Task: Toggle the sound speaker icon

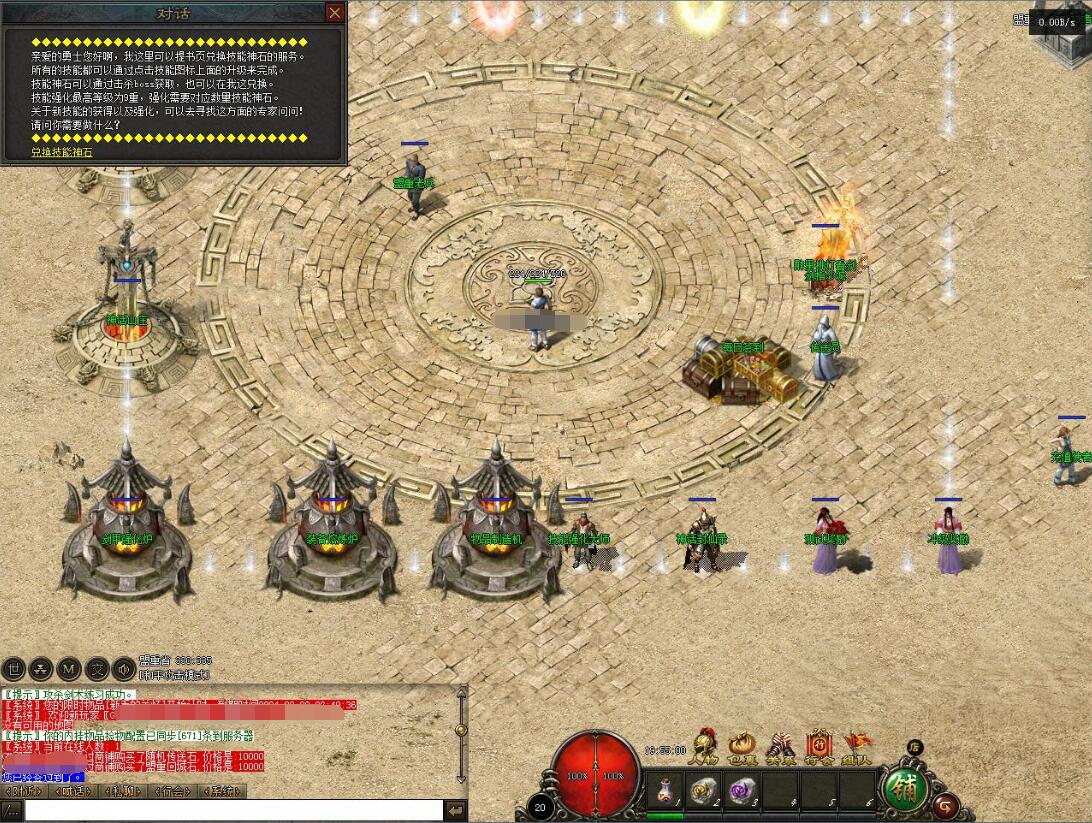Action: click(x=124, y=668)
